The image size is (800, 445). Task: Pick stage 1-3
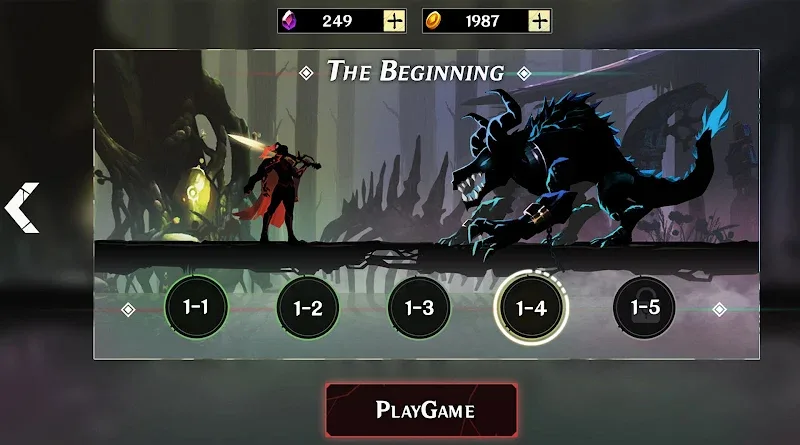[x=420, y=307]
